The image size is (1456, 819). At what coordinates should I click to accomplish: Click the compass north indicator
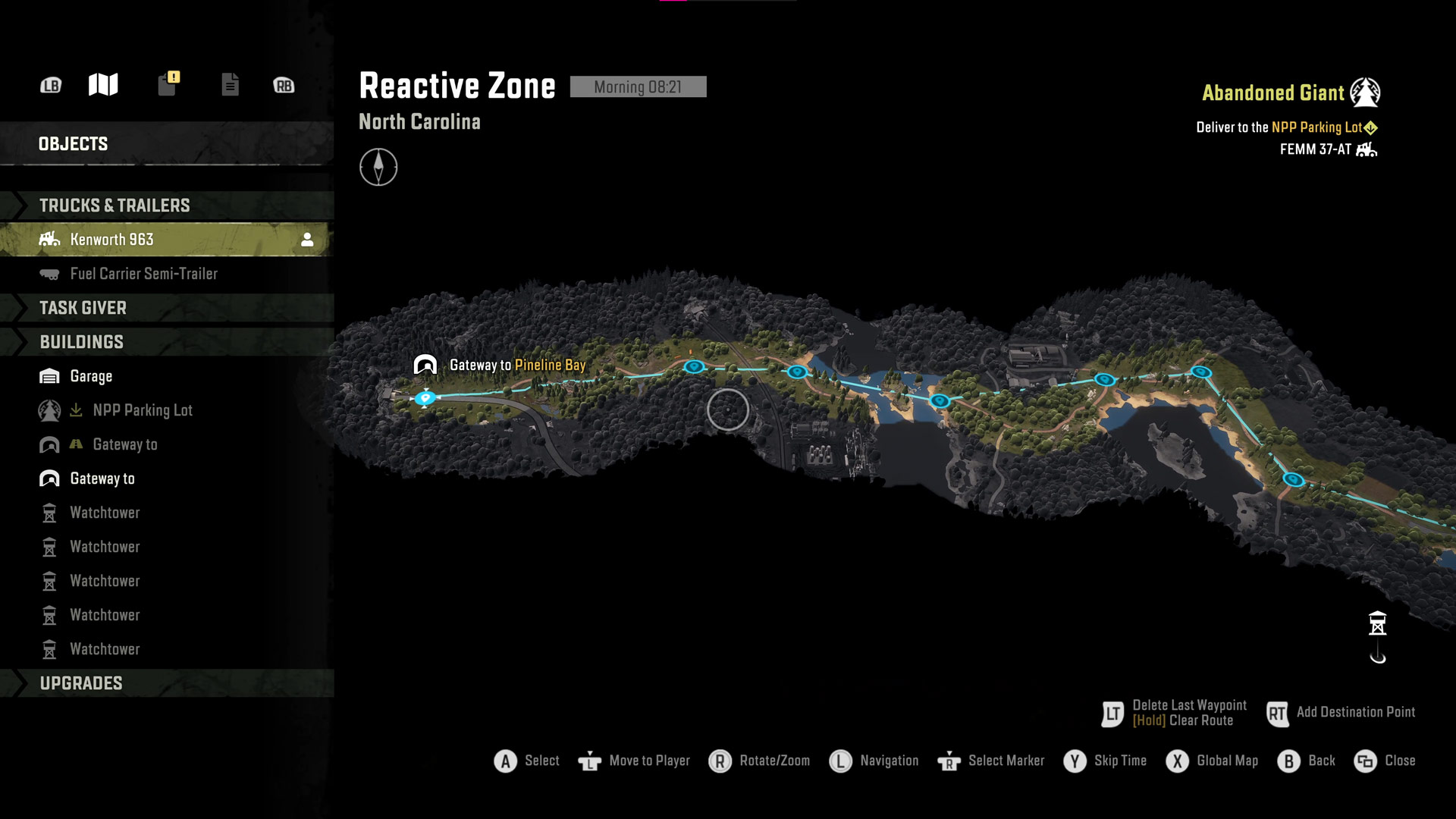pos(378,167)
